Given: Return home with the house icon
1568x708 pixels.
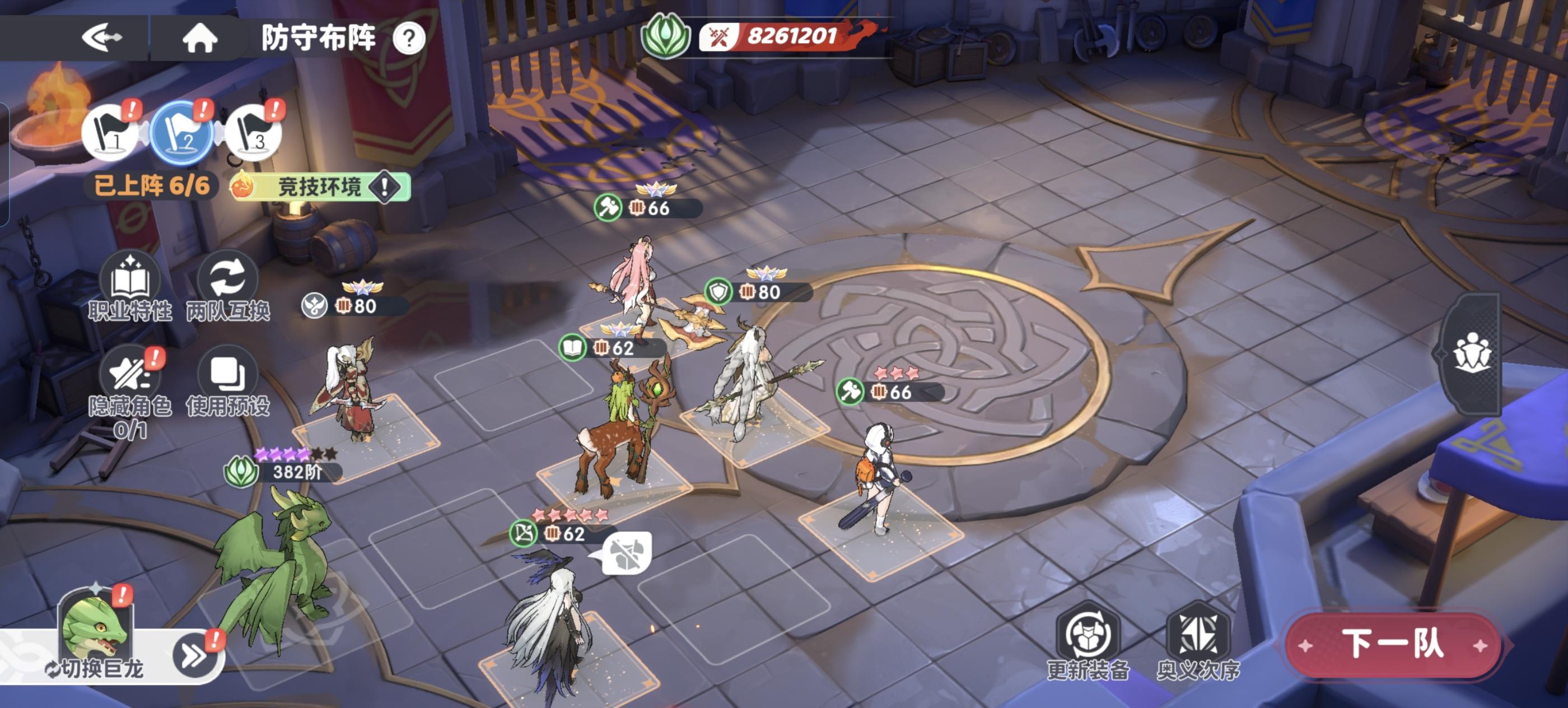Looking at the screenshot, I should [201, 38].
